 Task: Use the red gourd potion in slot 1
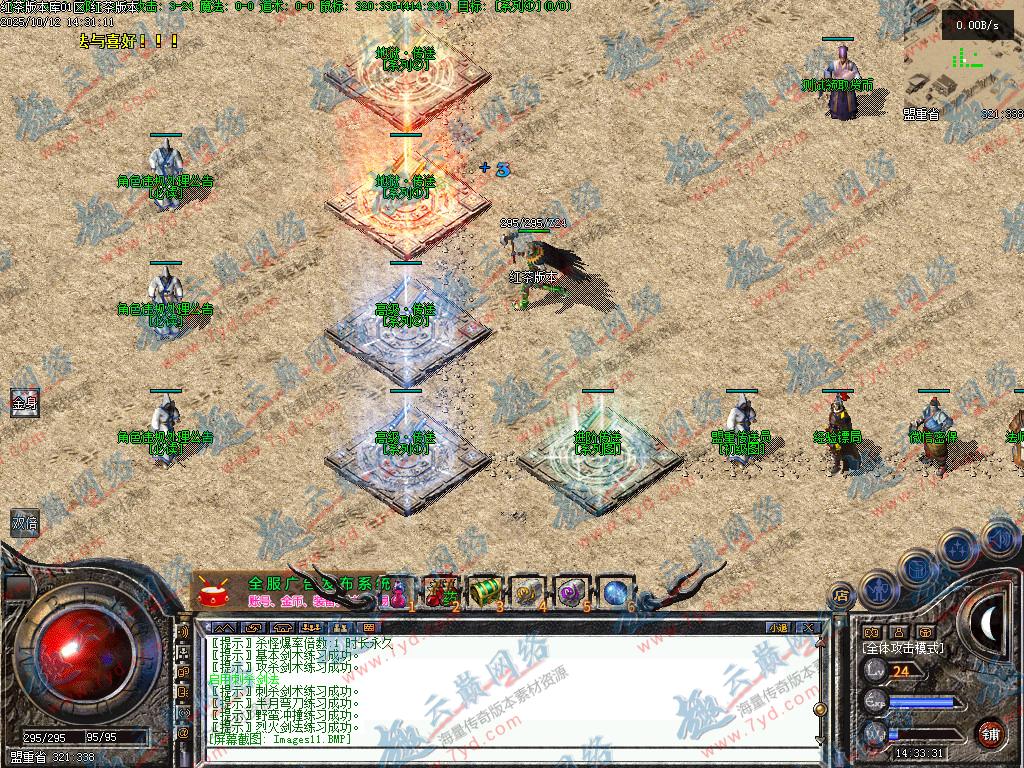[x=399, y=591]
